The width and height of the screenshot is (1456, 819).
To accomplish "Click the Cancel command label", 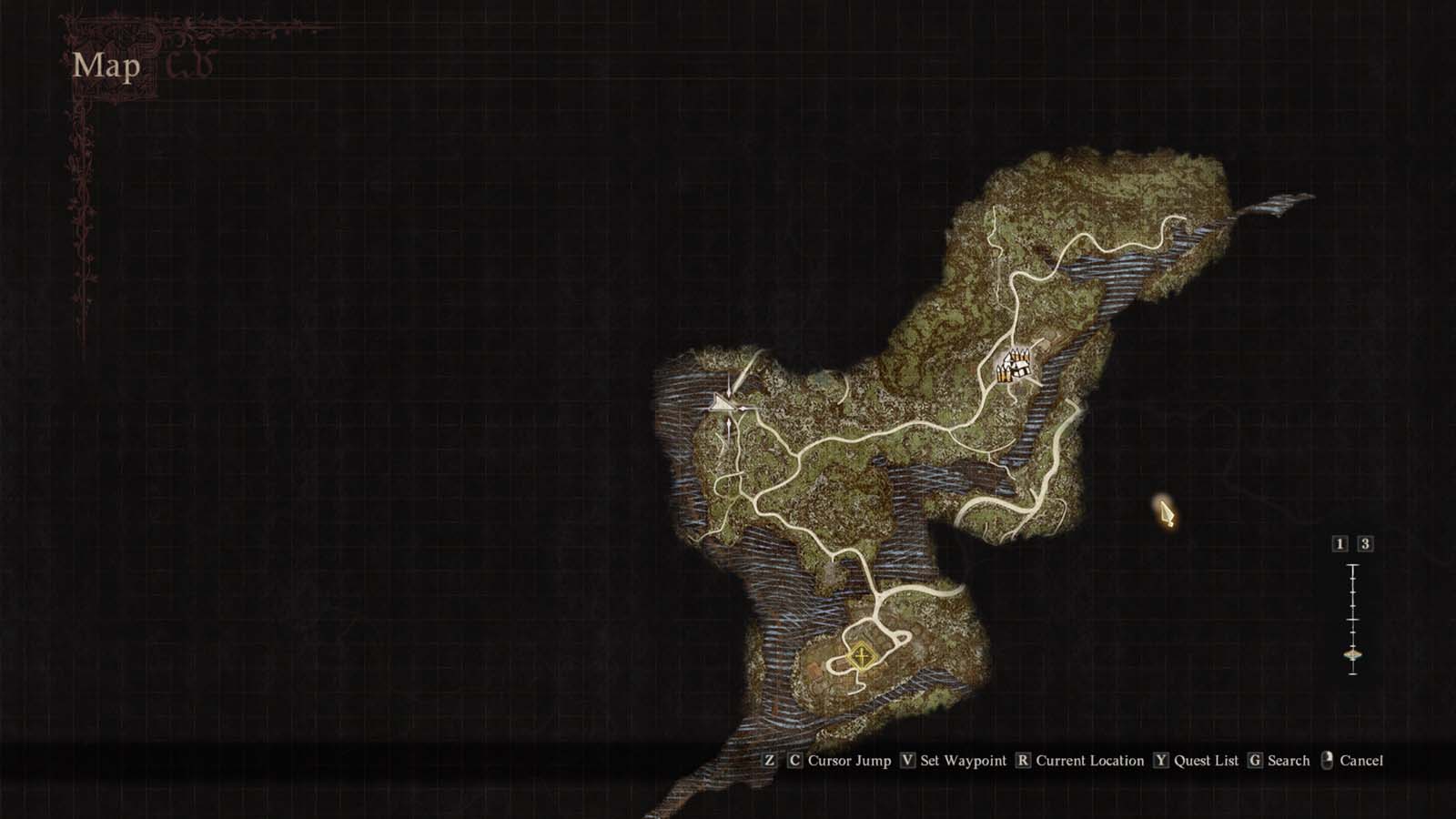I will coord(1360,761).
